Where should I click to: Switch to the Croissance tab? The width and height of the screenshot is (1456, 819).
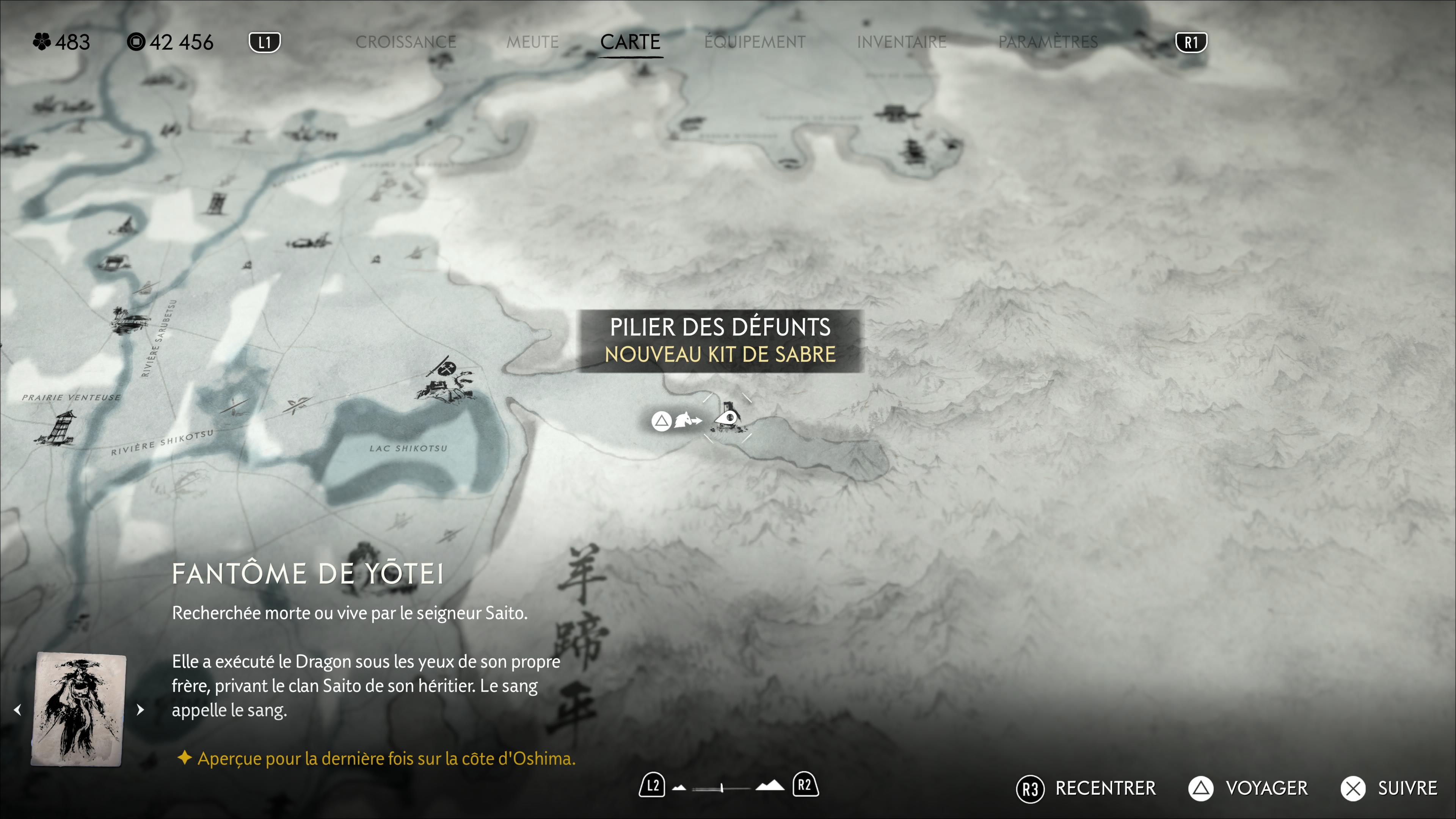click(405, 42)
